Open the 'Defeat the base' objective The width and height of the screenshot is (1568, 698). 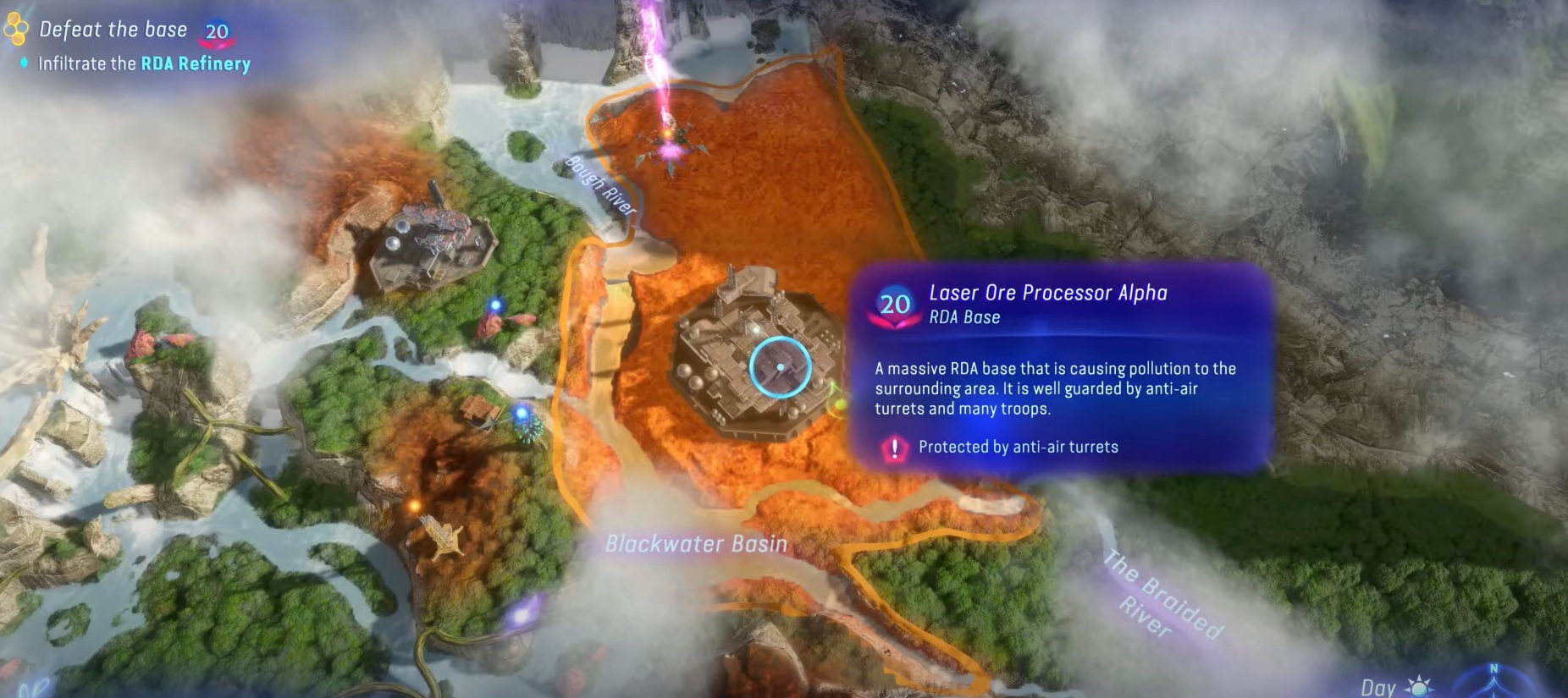point(113,28)
